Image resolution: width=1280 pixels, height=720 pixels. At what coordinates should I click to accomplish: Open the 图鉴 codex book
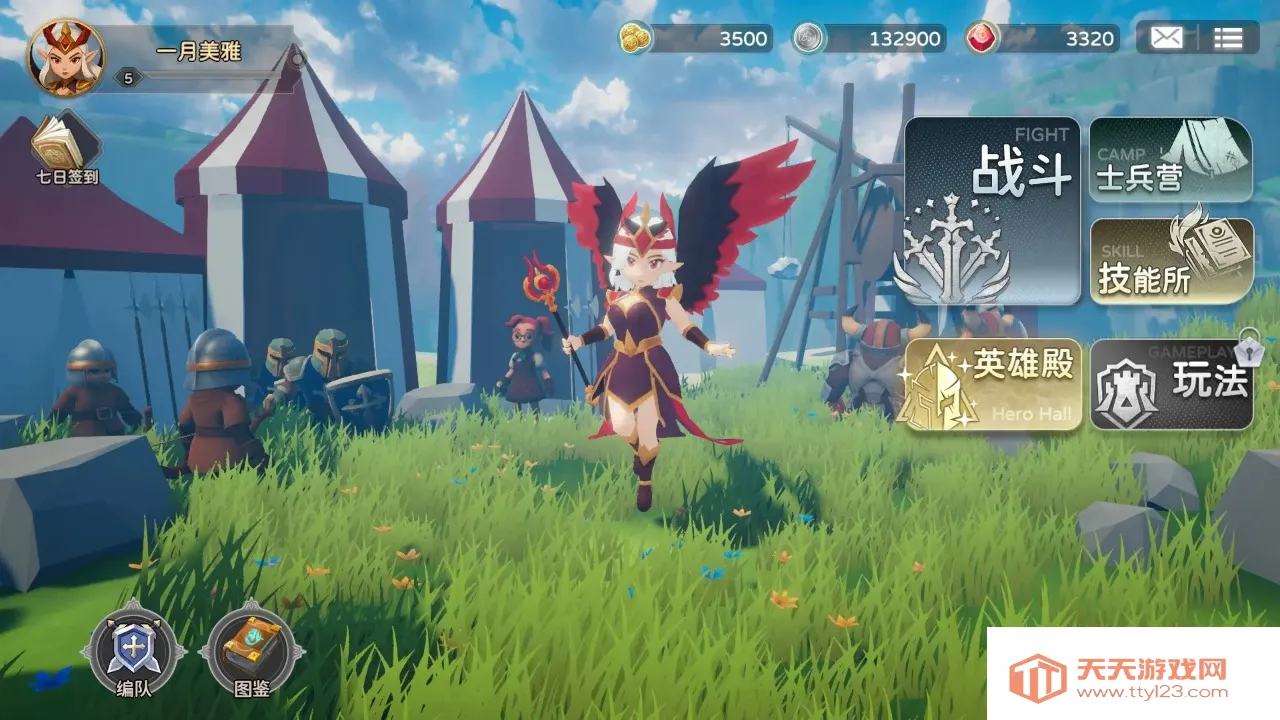pos(251,652)
